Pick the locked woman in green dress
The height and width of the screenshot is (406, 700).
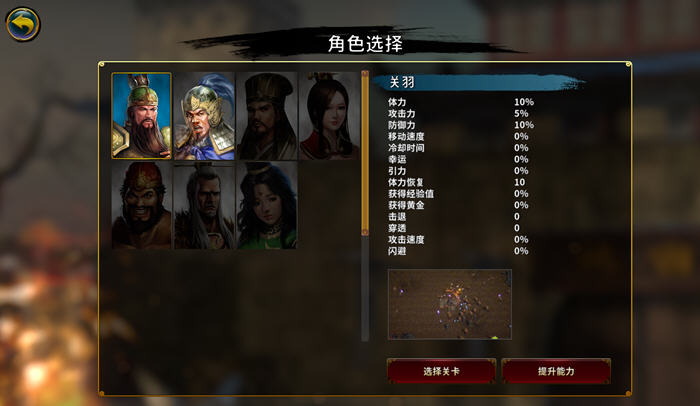(267, 206)
